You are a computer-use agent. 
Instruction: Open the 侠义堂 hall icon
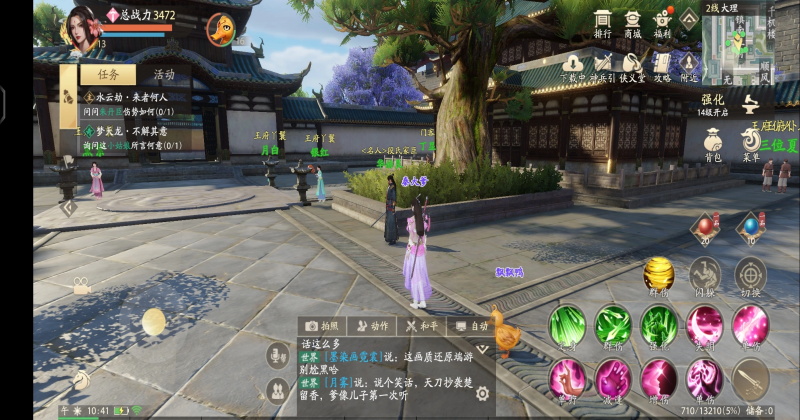[x=632, y=66]
